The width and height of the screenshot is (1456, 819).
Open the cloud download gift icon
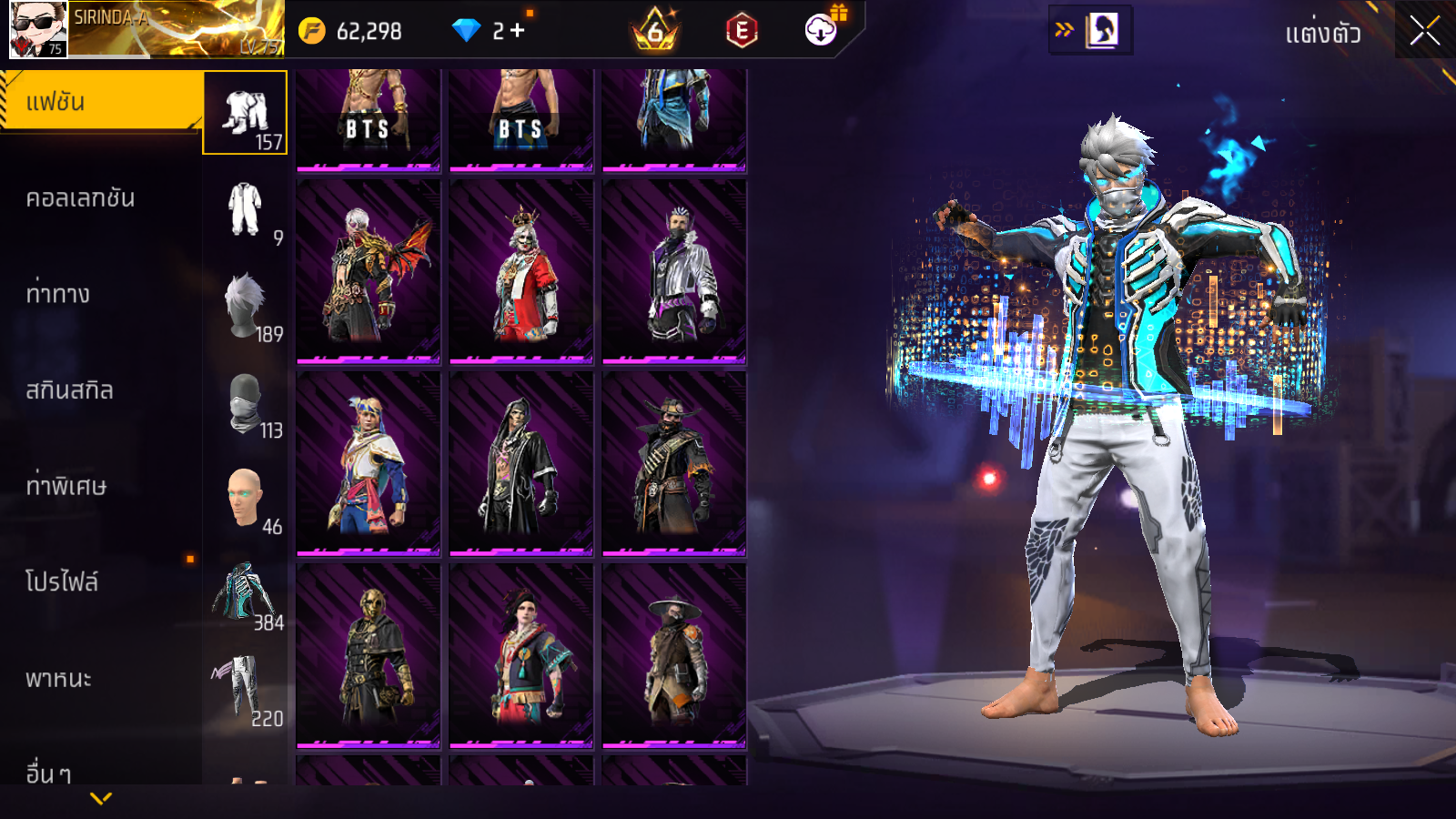click(821, 30)
